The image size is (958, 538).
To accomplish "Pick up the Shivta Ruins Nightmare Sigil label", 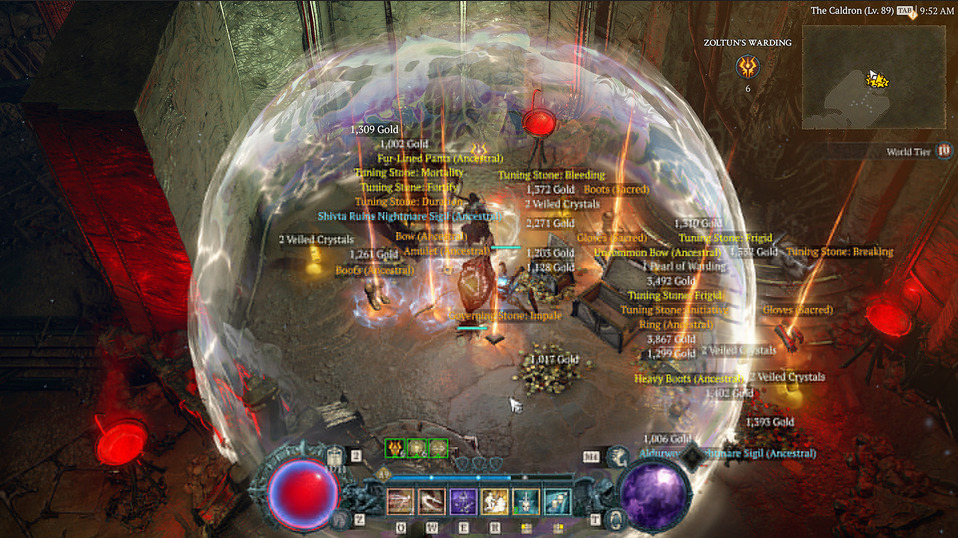I will tap(409, 215).
